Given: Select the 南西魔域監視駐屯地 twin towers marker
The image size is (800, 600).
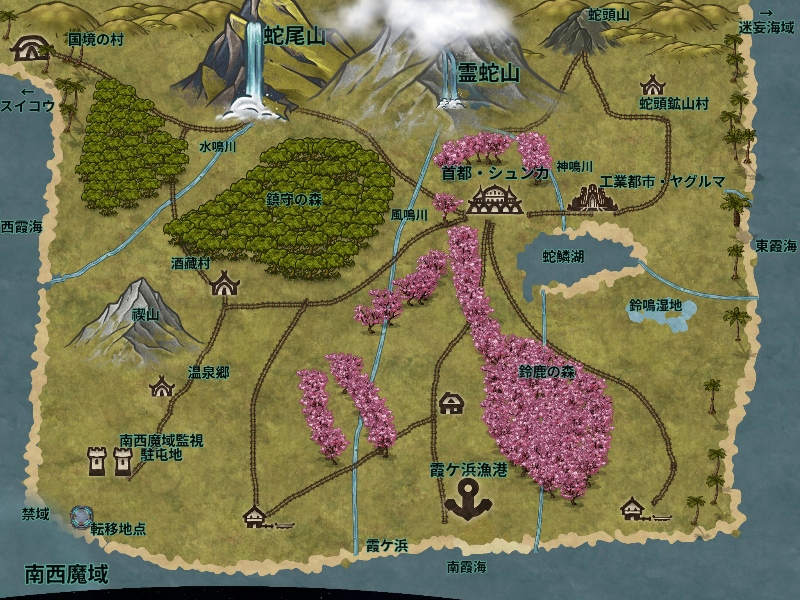Looking at the screenshot, I should [x=110, y=461].
